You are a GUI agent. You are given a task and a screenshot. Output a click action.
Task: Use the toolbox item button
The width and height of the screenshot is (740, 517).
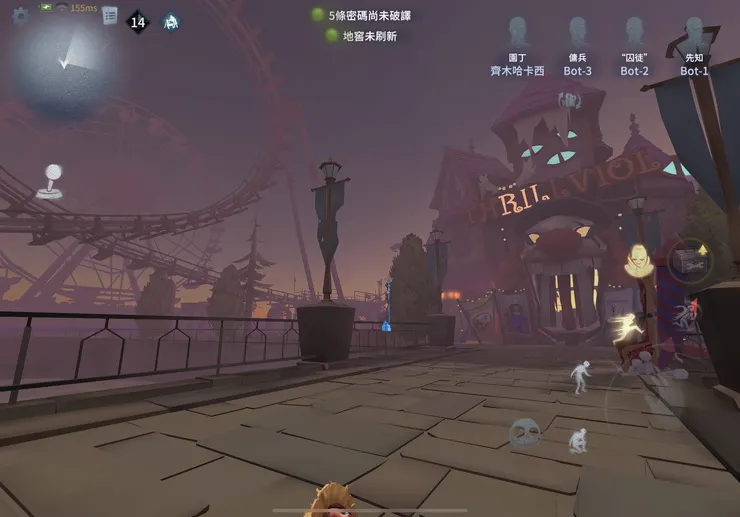tap(689, 259)
